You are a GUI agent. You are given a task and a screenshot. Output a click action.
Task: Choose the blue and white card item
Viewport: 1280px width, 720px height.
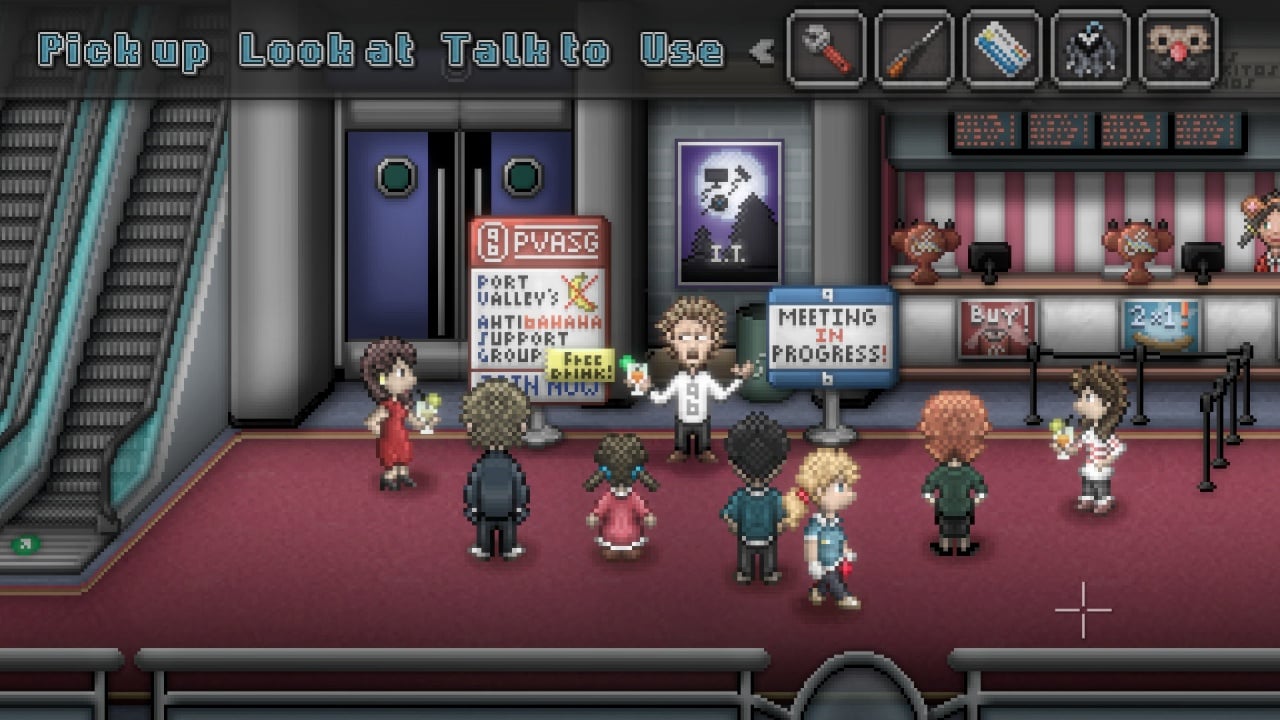1002,49
